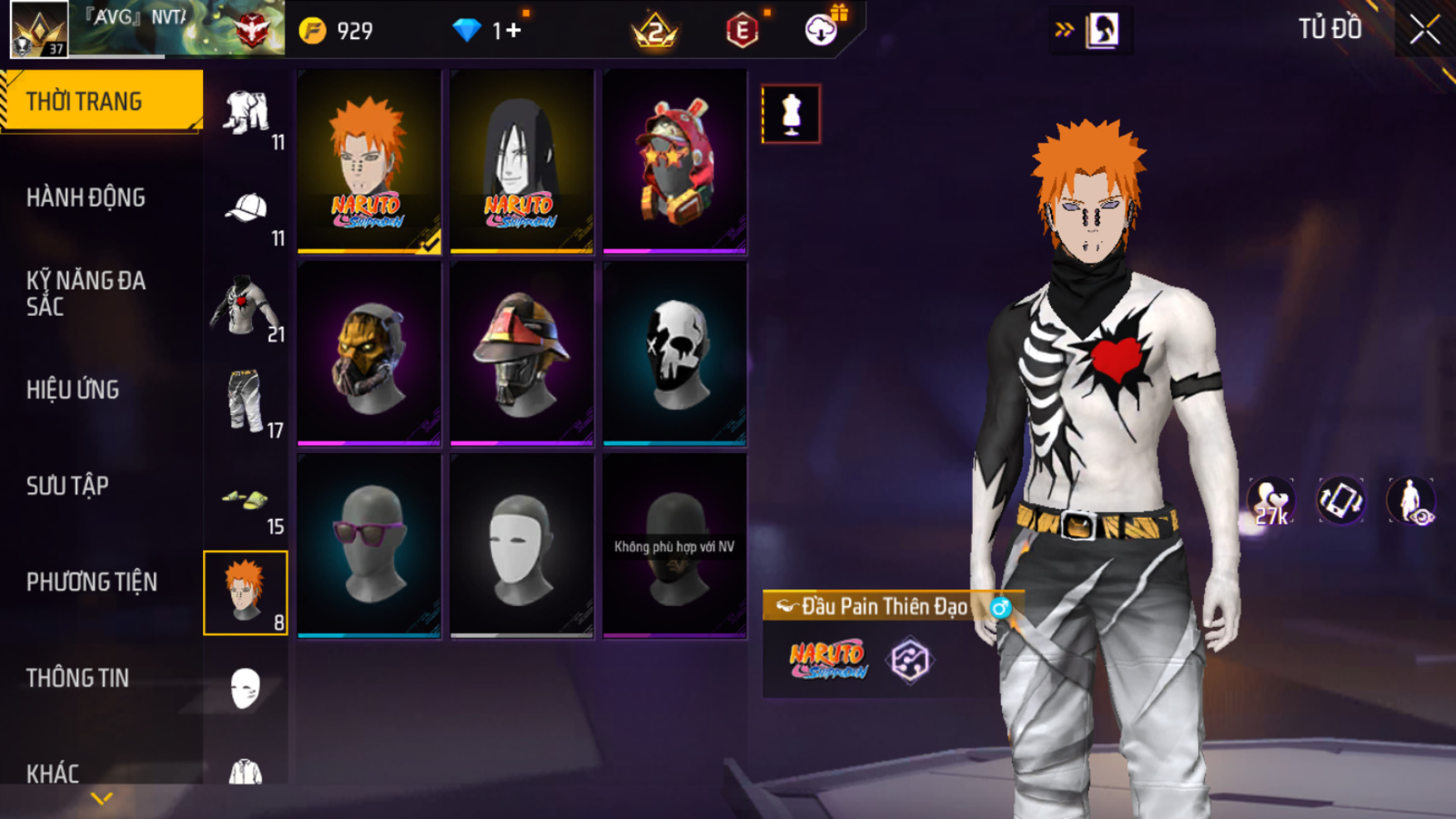Viewport: 1456px width, 819px height.
Task: Switch to Kỹ Năng Đa Sắc section
Action: click(86, 294)
